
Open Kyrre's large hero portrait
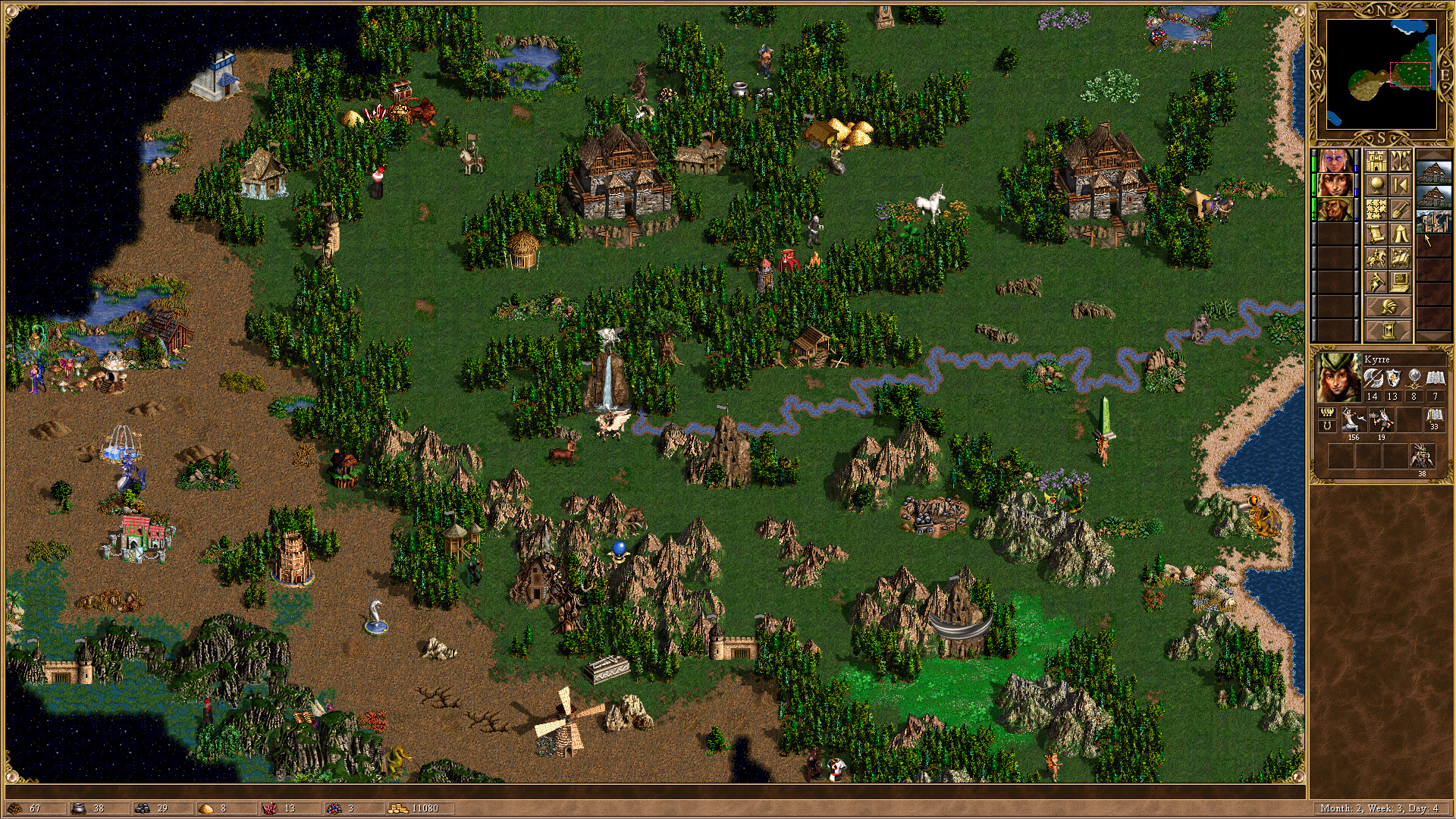[x=1336, y=377]
